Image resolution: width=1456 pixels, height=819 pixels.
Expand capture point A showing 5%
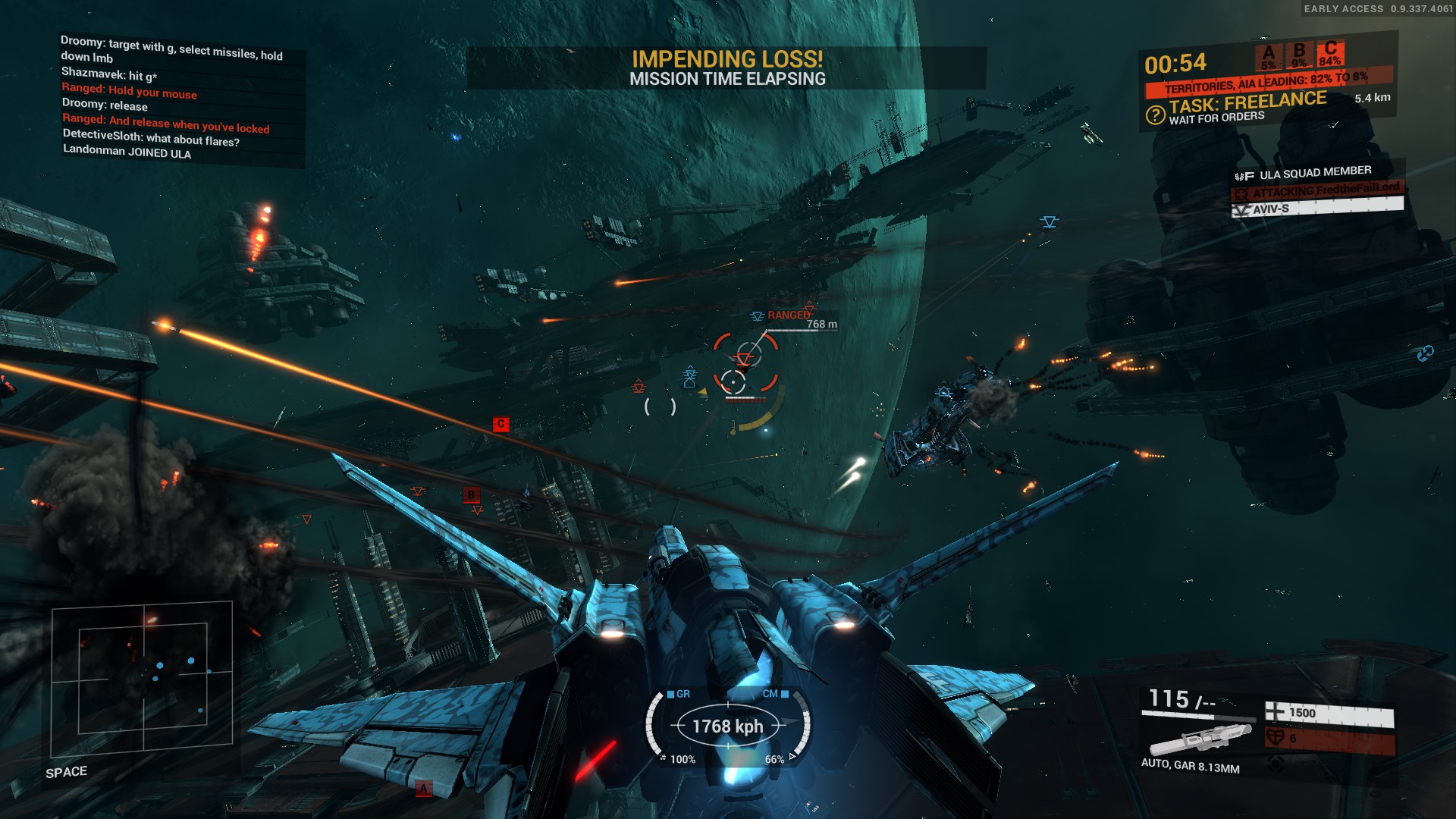[1269, 54]
